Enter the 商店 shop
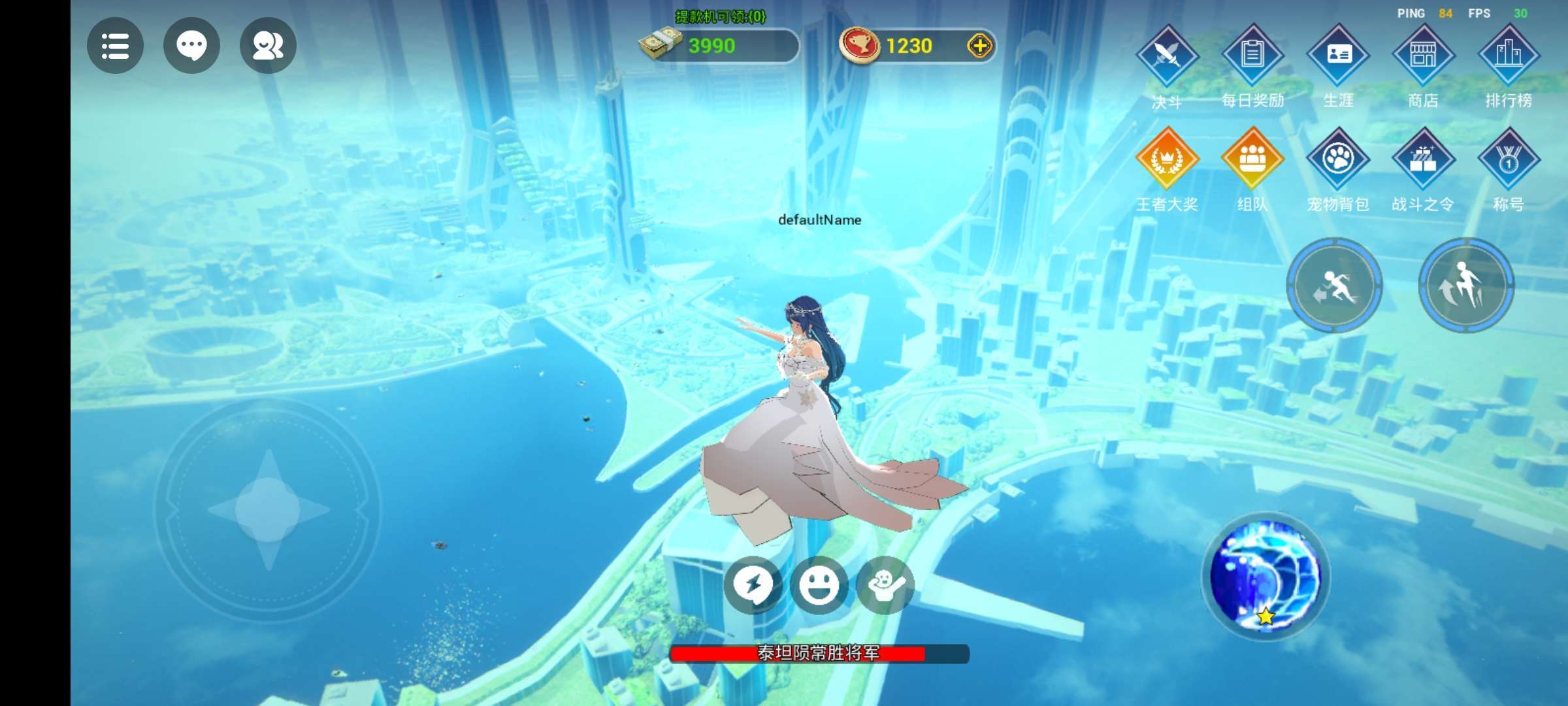Image resolution: width=1568 pixels, height=706 pixels. pos(1423,56)
